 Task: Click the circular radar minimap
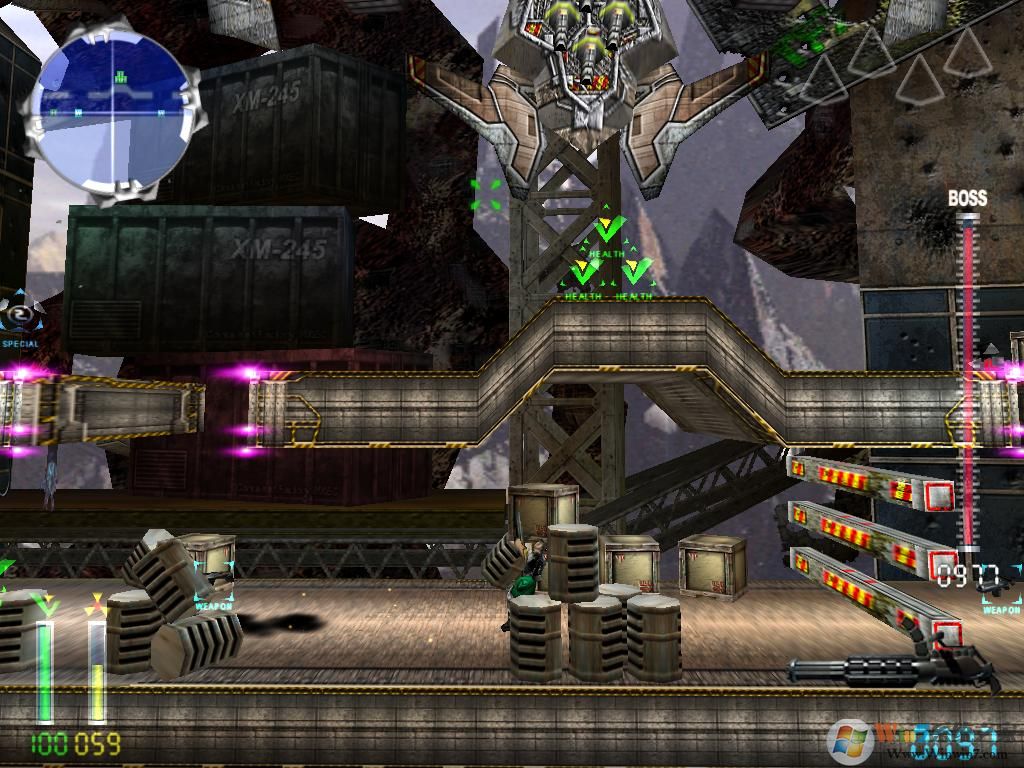[x=112, y=110]
